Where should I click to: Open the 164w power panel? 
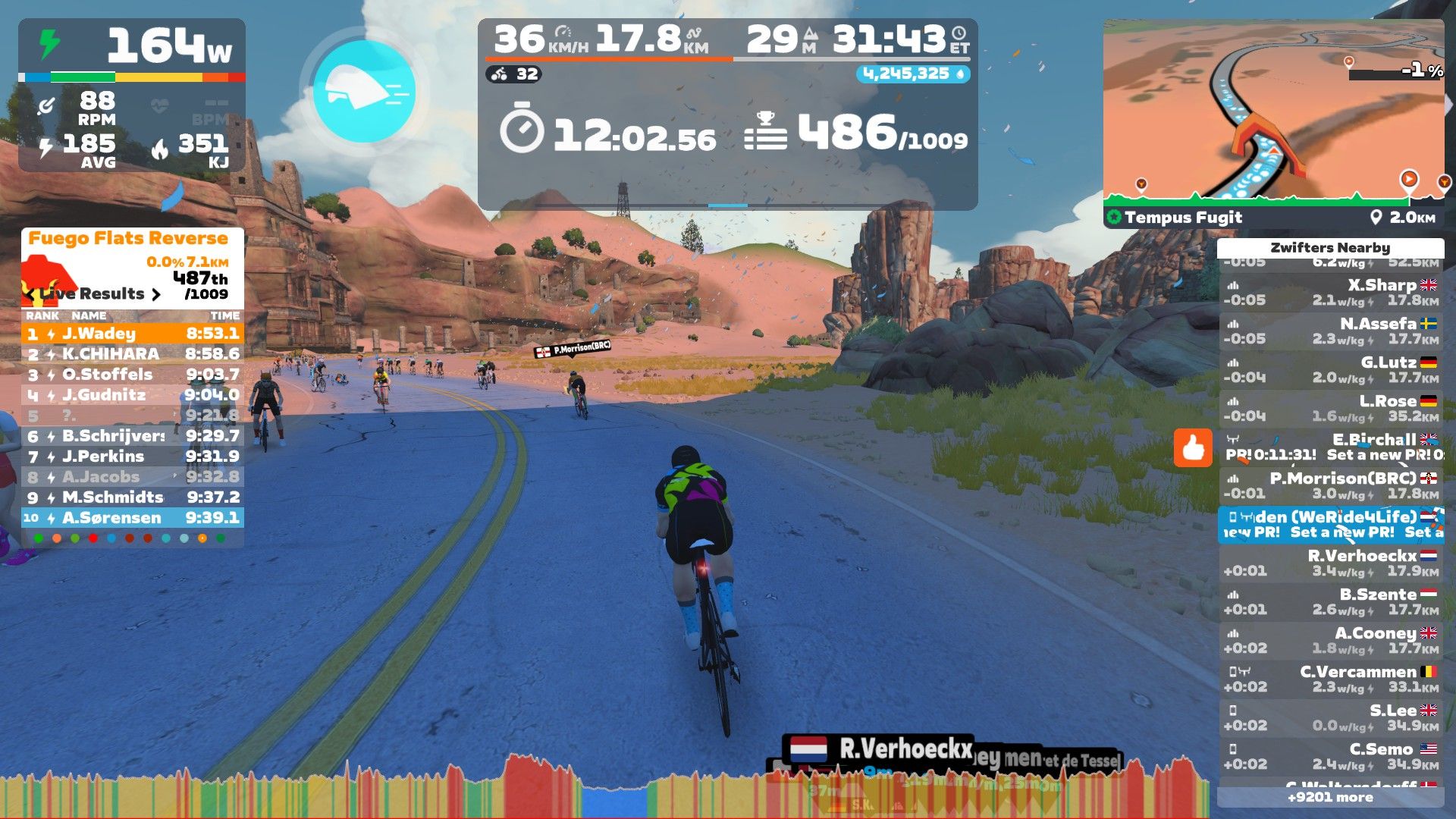[132, 45]
